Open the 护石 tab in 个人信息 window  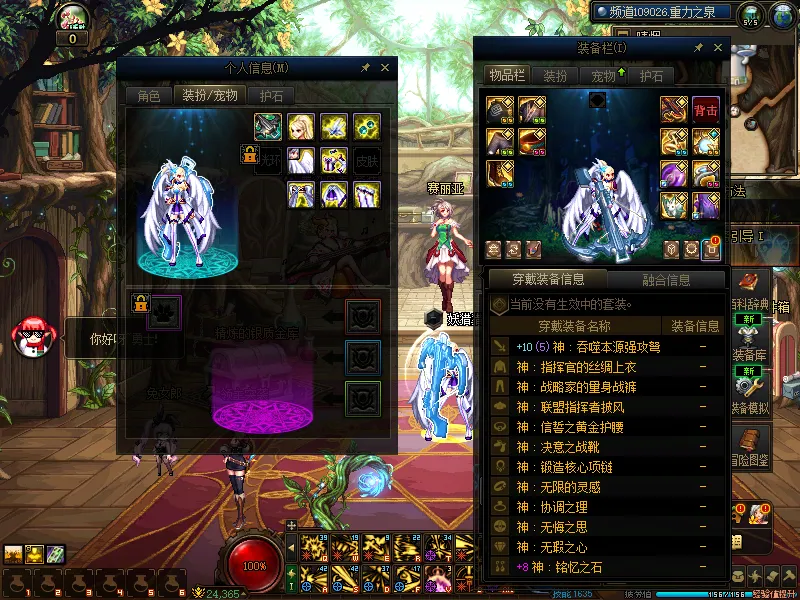[x=271, y=96]
